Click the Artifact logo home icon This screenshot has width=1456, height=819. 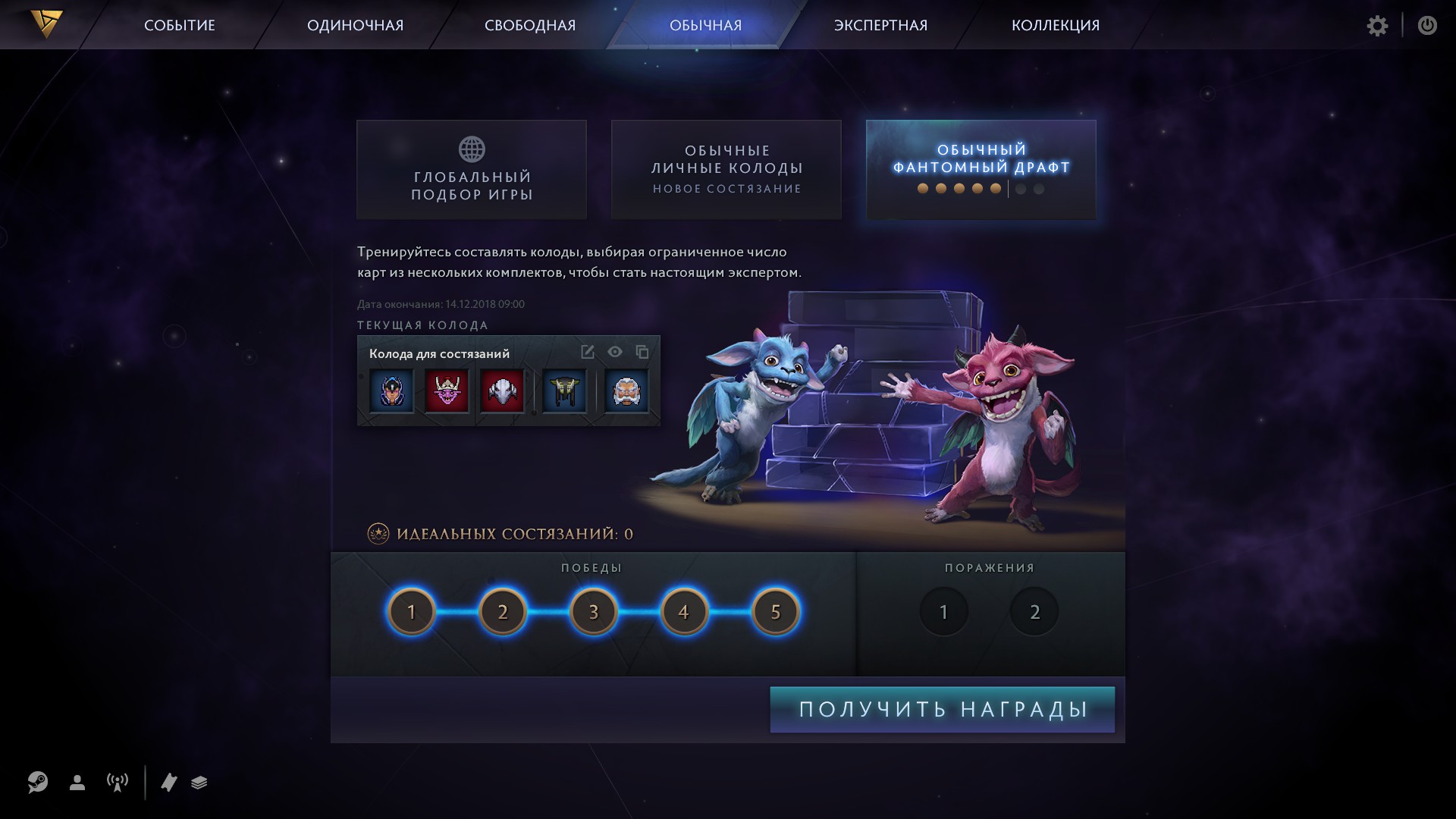(46, 24)
